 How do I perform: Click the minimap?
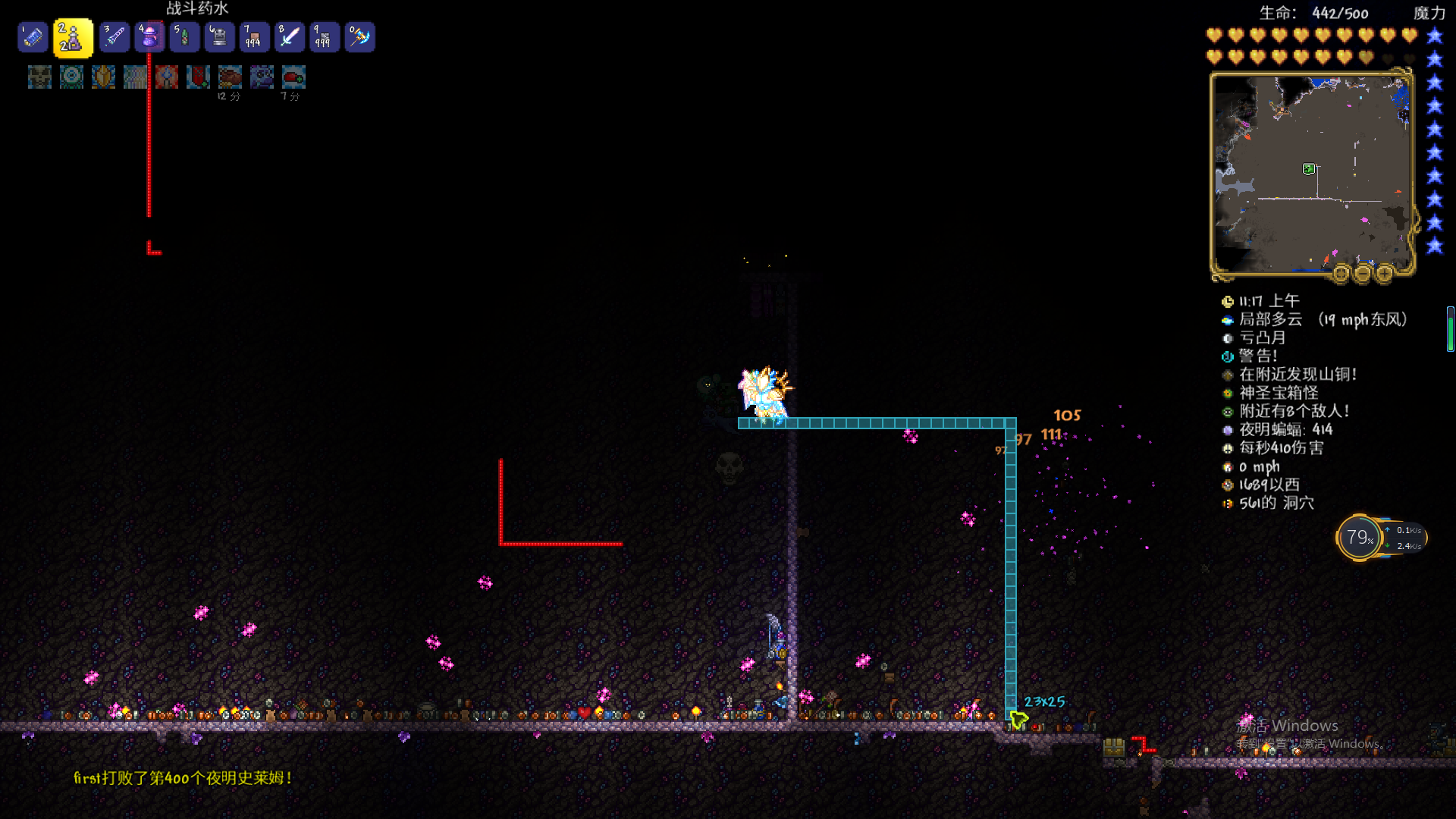(1311, 173)
